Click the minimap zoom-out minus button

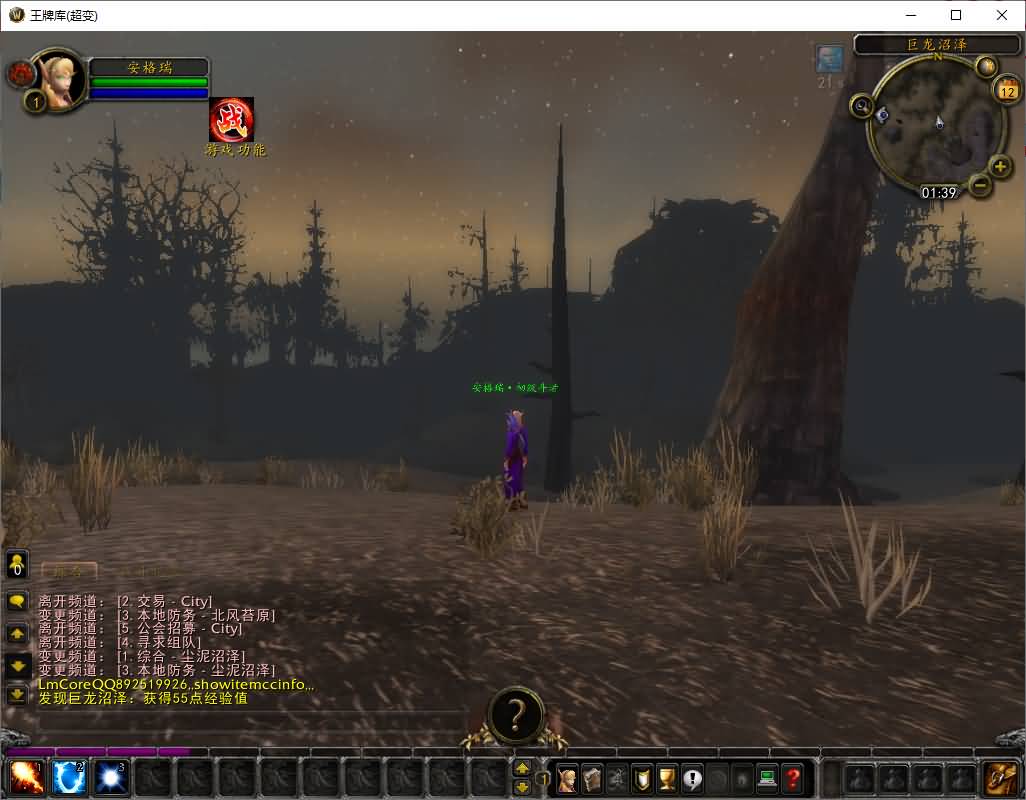[980, 184]
